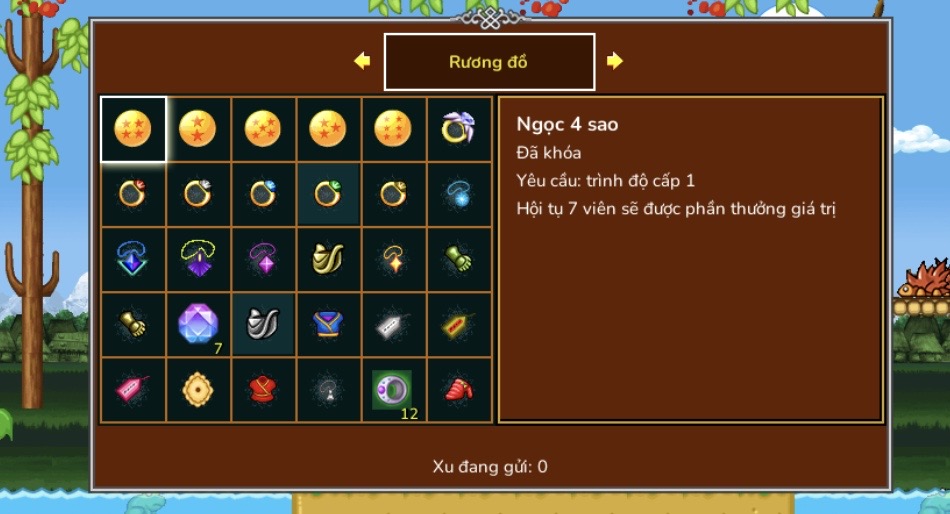The image size is (950, 514).
Task: Choose the gold ring with green gem
Action: point(328,193)
